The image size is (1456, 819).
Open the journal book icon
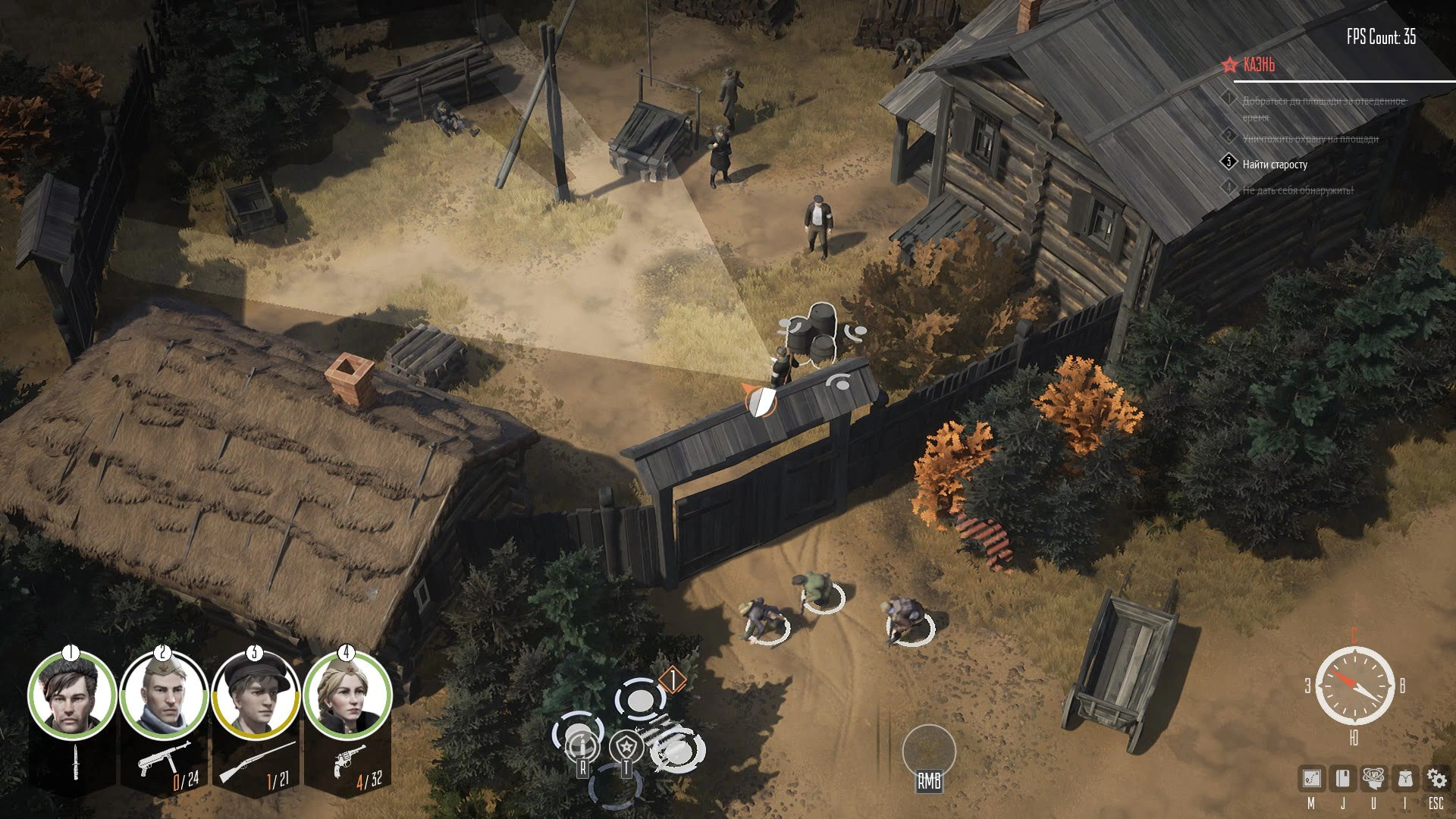coord(1343,778)
